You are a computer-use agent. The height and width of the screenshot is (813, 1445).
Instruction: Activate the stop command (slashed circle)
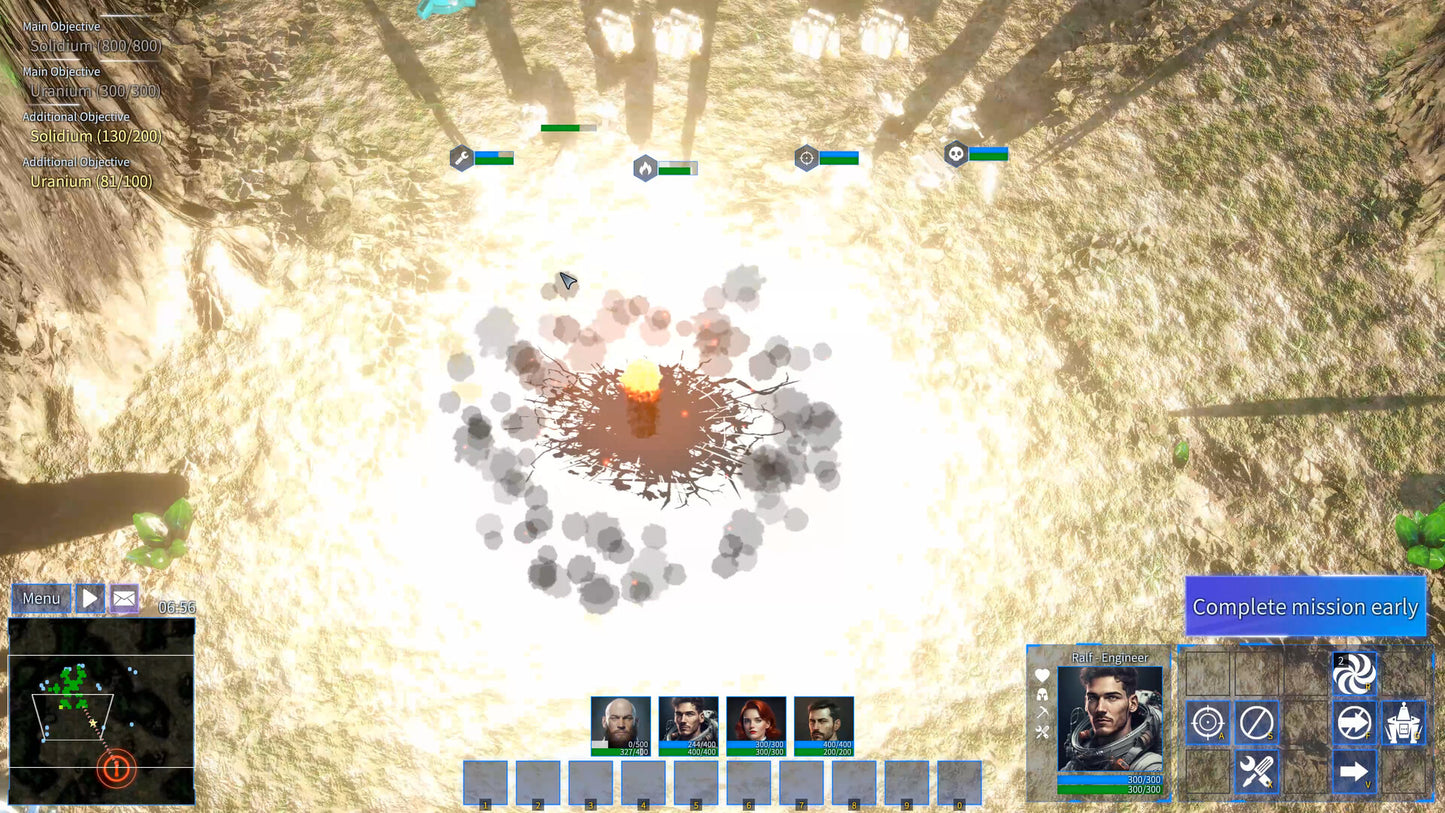(1256, 722)
